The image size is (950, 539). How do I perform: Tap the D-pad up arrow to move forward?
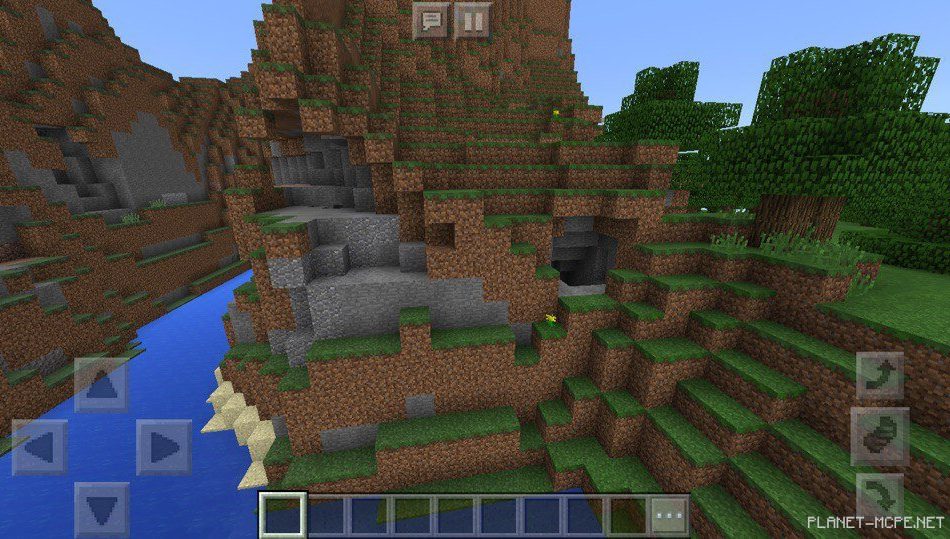tap(101, 384)
